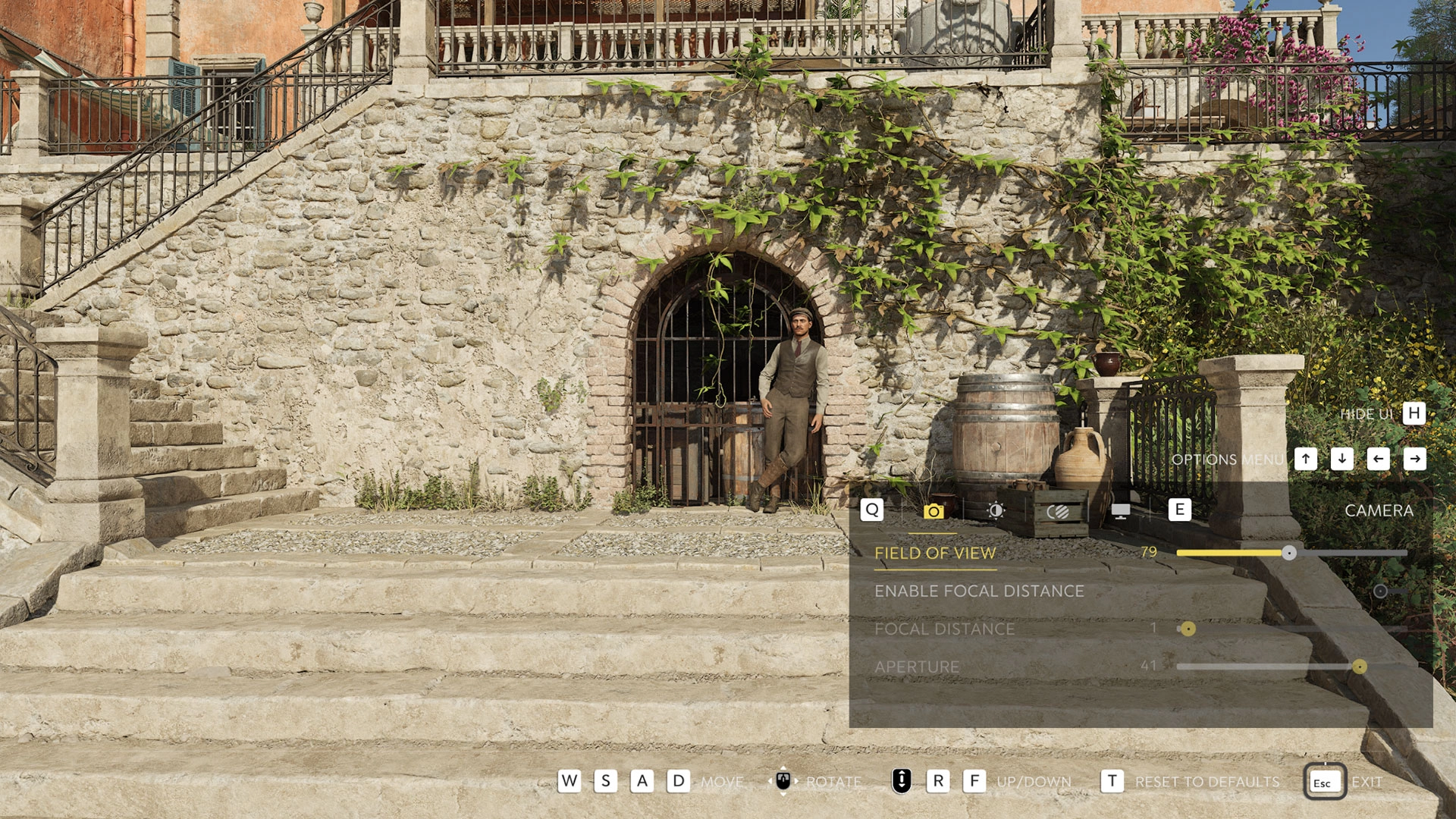Click the up arrow navigation icon
This screenshot has width=1456, height=819.
(x=1307, y=459)
